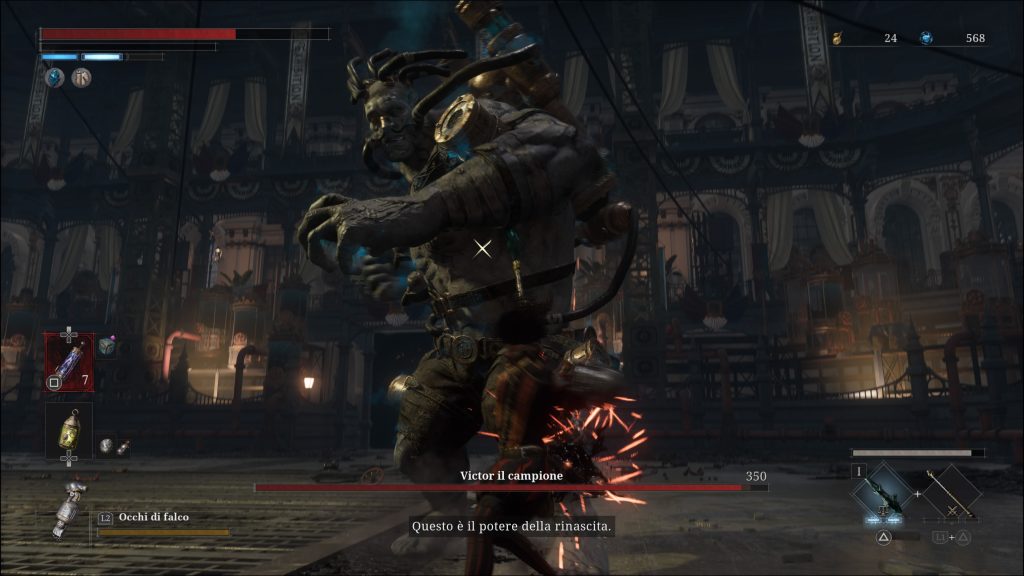Pick the cube item next to Pulse Cell
Image resolution: width=1024 pixels, height=576 pixels.
107,347
